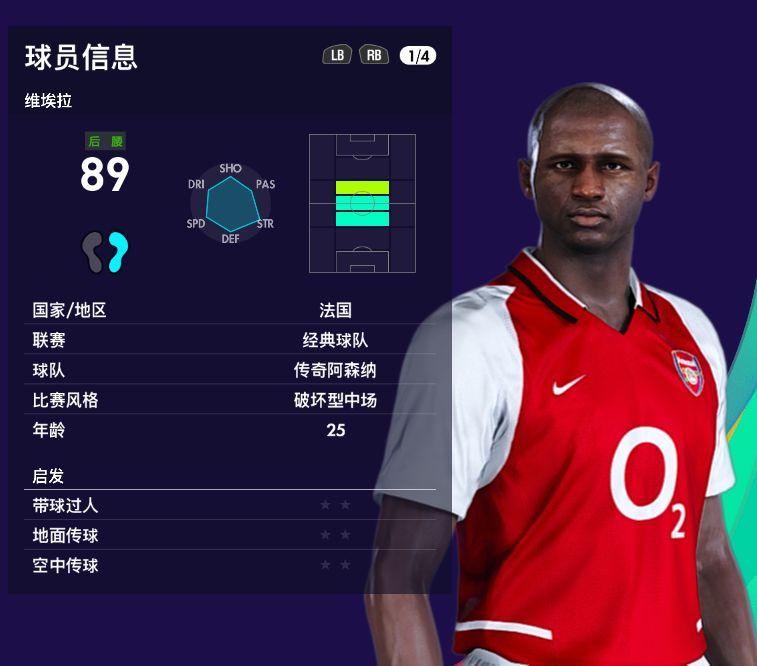Screen dimensions: 757x666
Task: Click the 球队 传奇阿森纳 row
Action: pos(232,370)
